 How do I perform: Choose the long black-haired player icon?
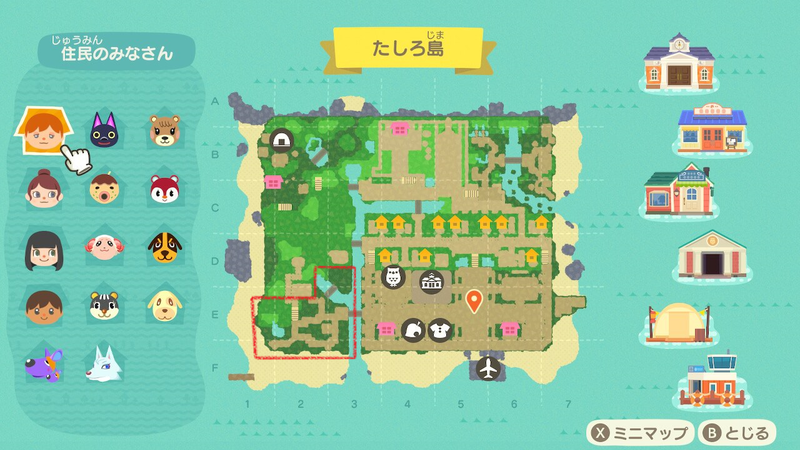click(40, 246)
